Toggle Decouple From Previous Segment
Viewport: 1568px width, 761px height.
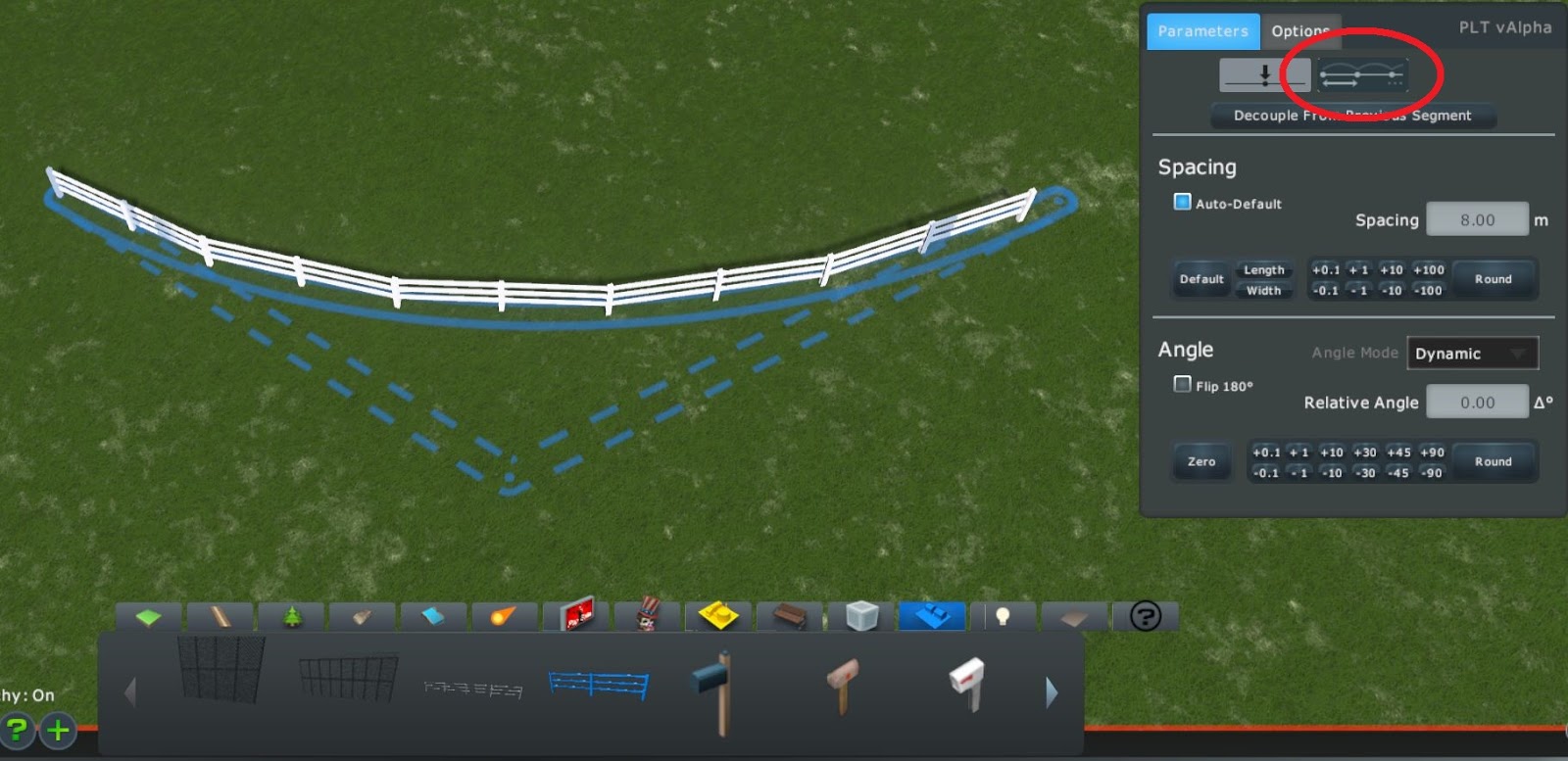tap(1352, 116)
